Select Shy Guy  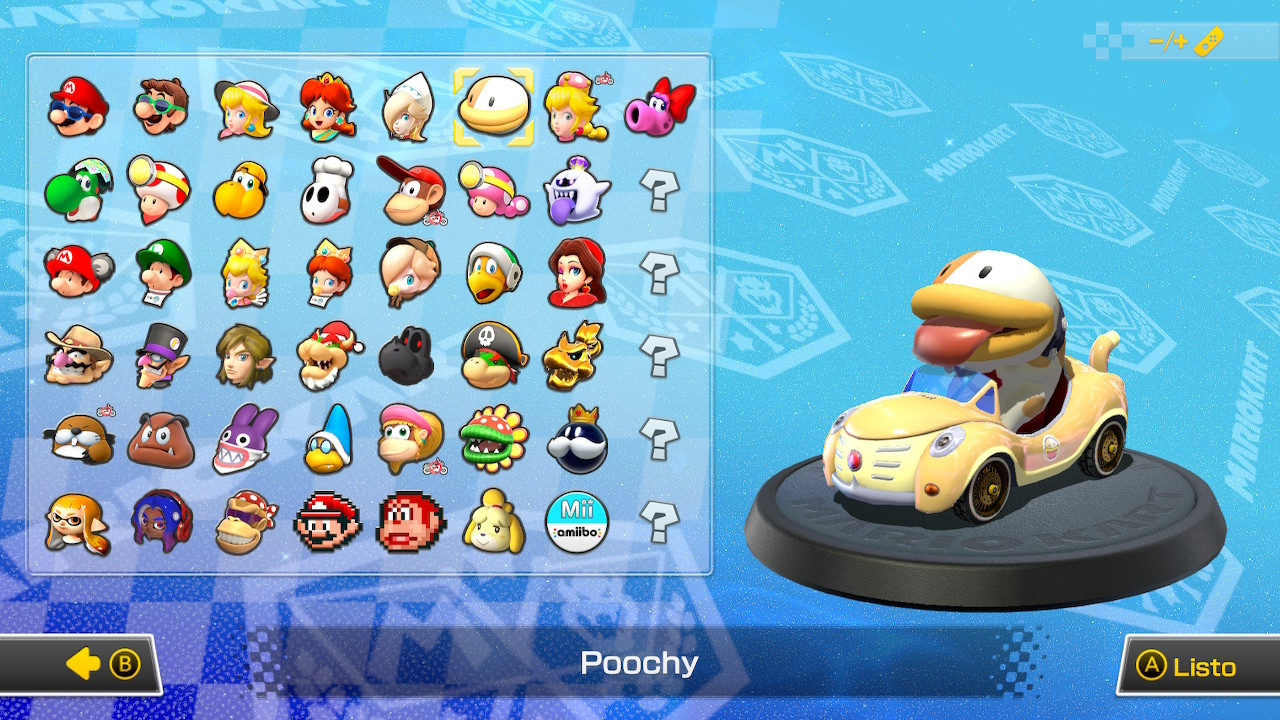point(330,190)
